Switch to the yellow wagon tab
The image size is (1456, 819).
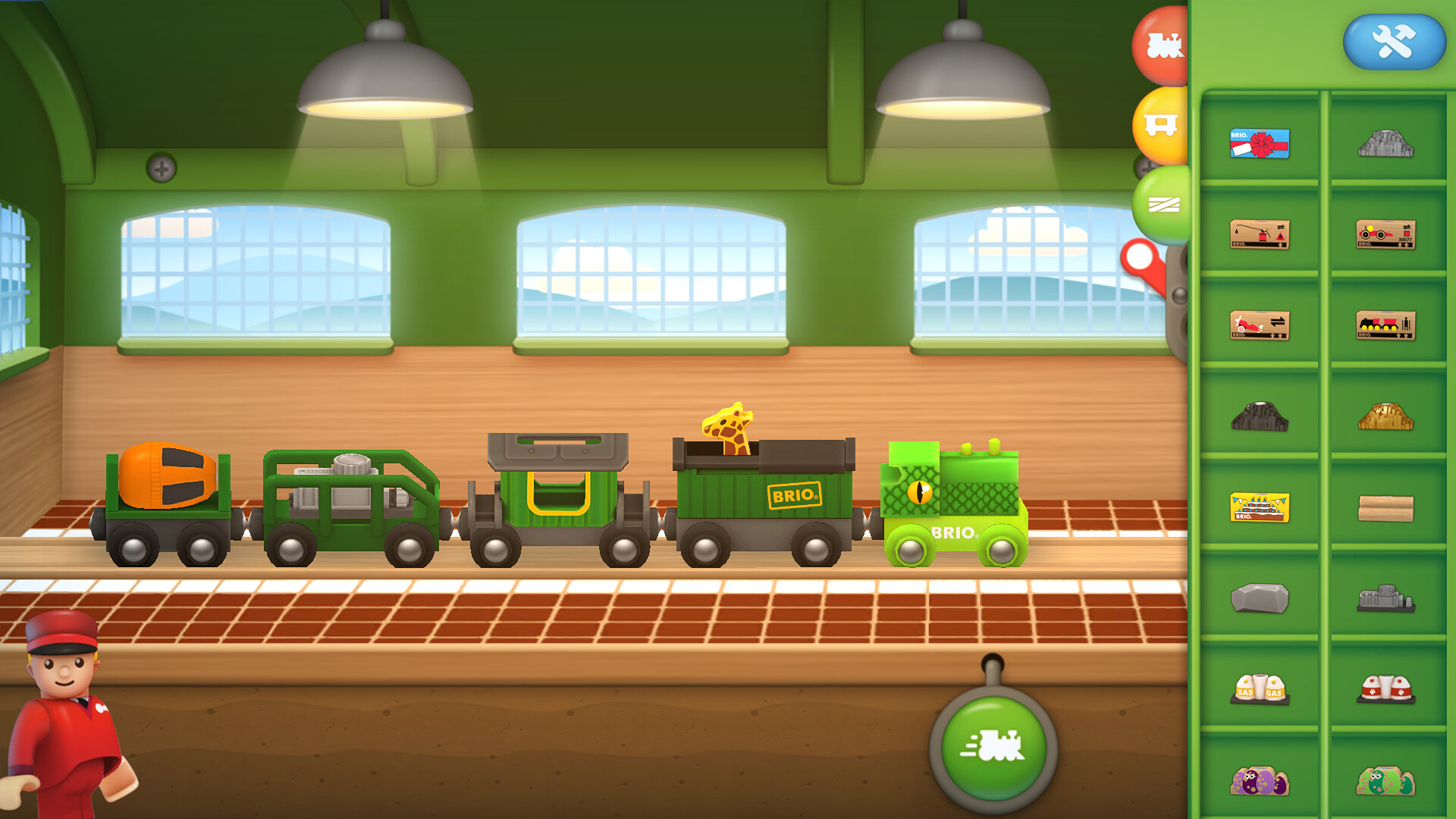[x=1160, y=125]
